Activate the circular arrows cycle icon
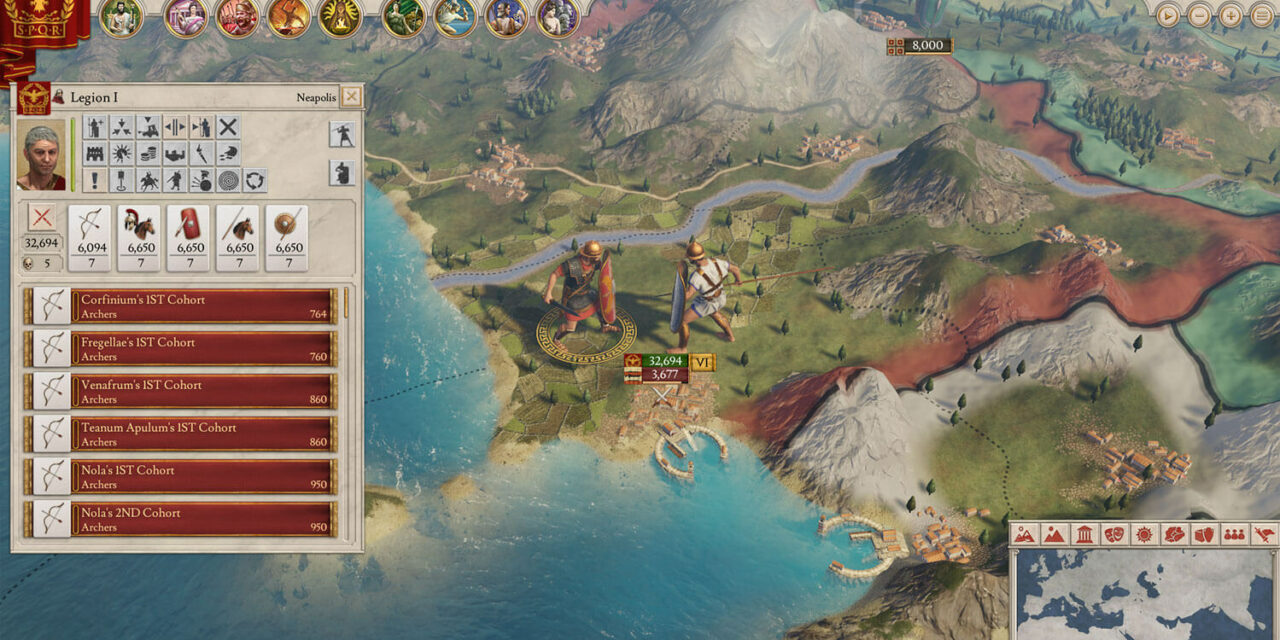 click(x=255, y=181)
